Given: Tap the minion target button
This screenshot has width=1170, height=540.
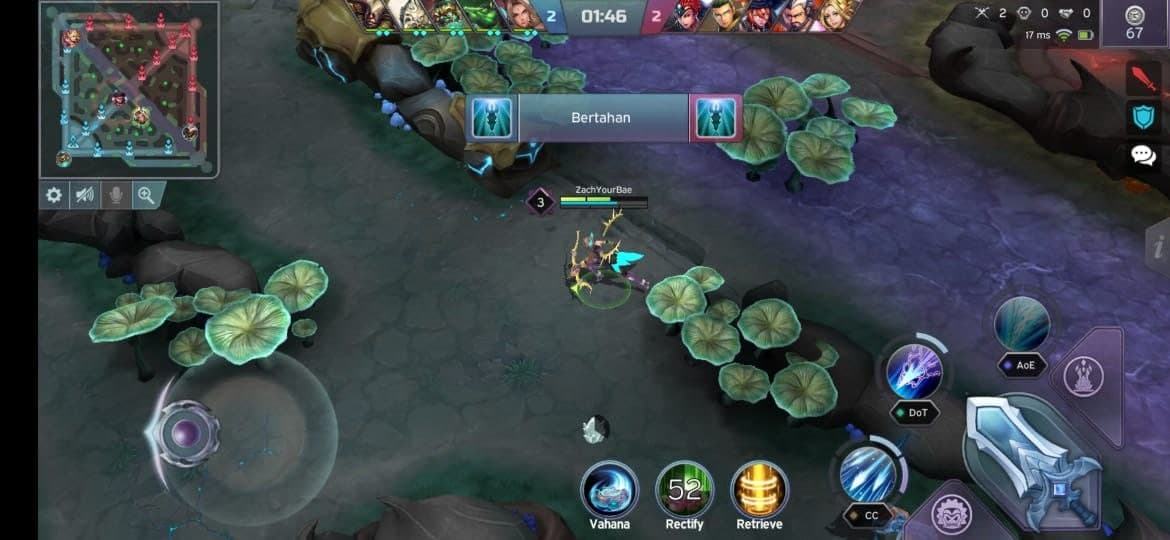Looking at the screenshot, I should [950, 516].
